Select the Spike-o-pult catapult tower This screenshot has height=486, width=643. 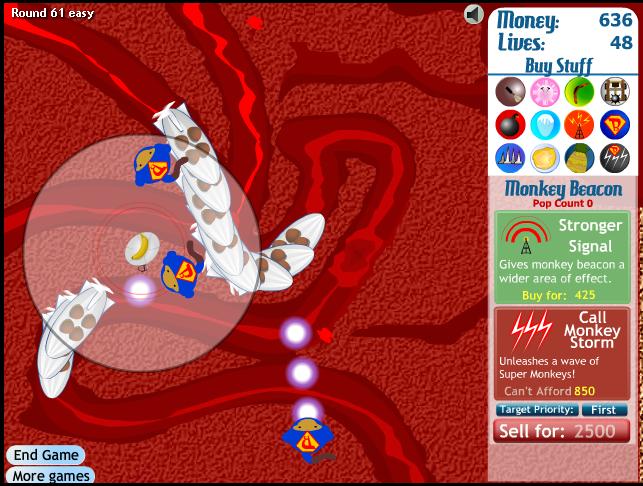(x=614, y=91)
